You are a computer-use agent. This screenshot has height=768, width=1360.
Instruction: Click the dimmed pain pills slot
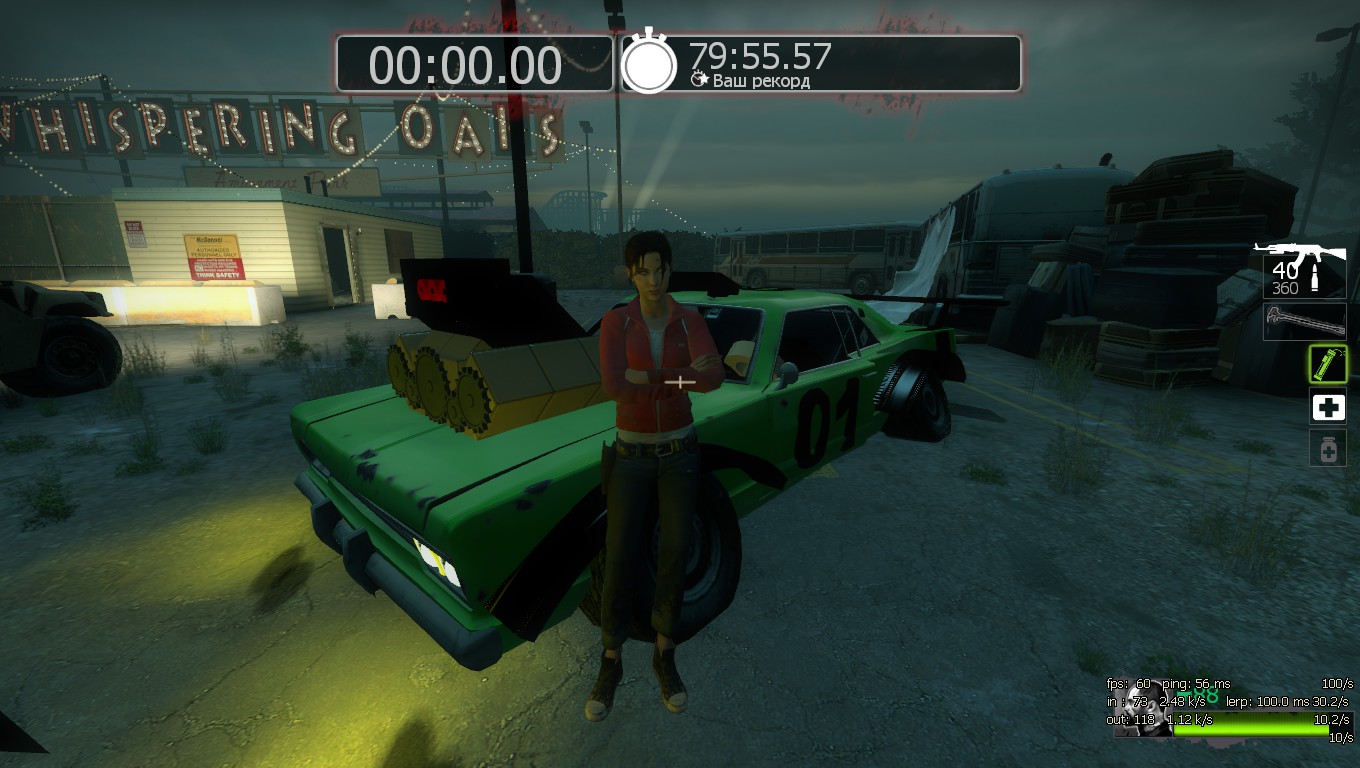1328,449
